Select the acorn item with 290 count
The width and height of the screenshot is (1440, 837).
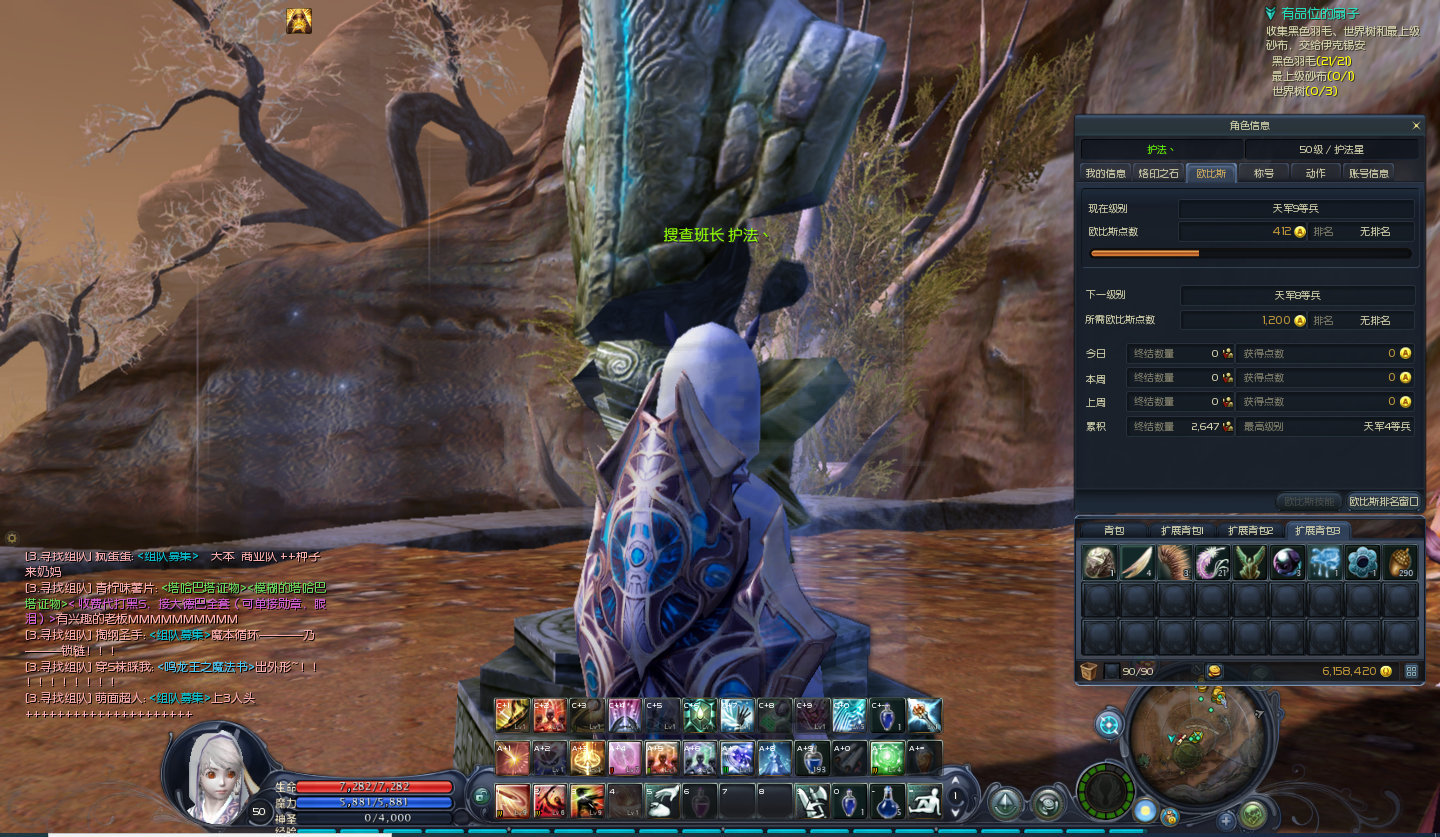click(1400, 562)
